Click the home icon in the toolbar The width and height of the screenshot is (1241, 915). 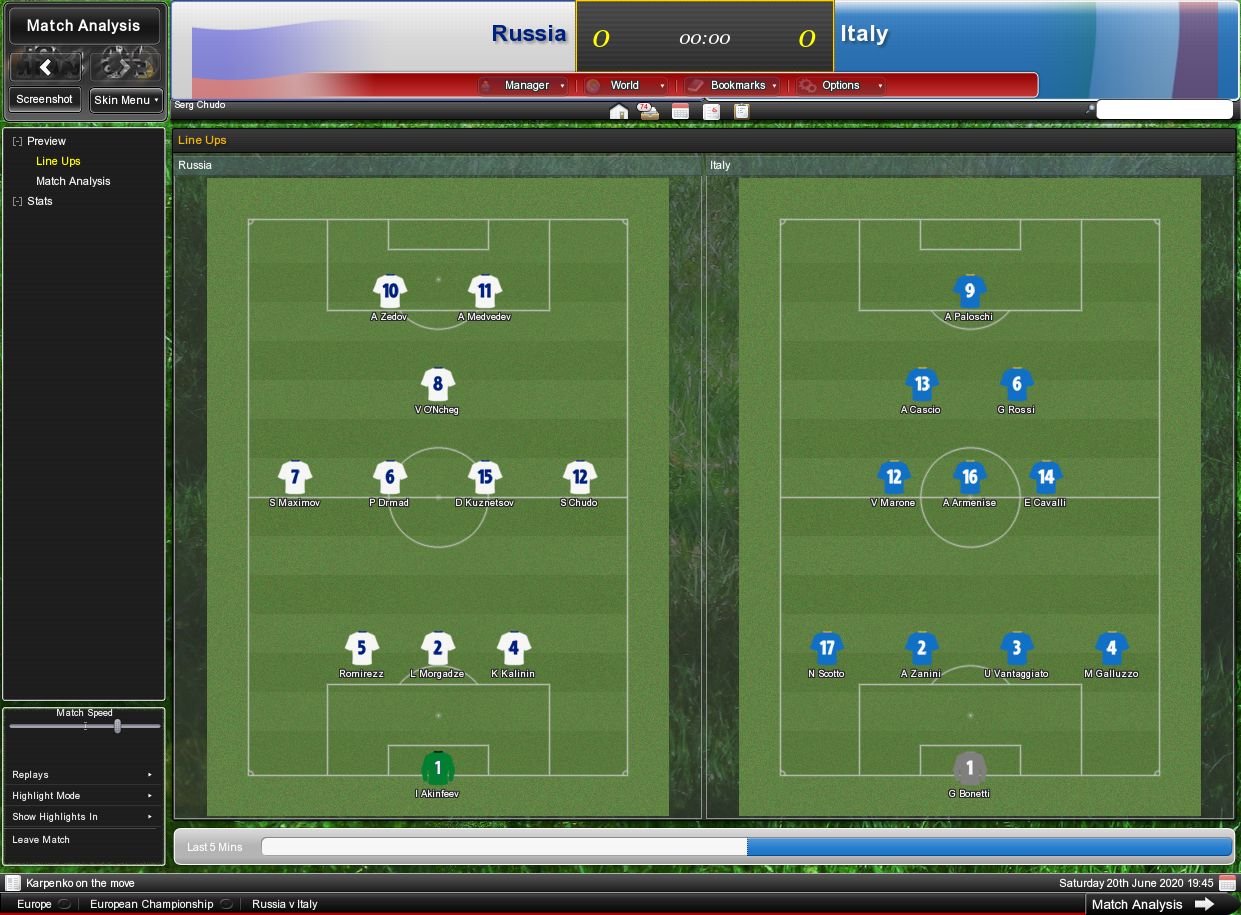[x=619, y=111]
